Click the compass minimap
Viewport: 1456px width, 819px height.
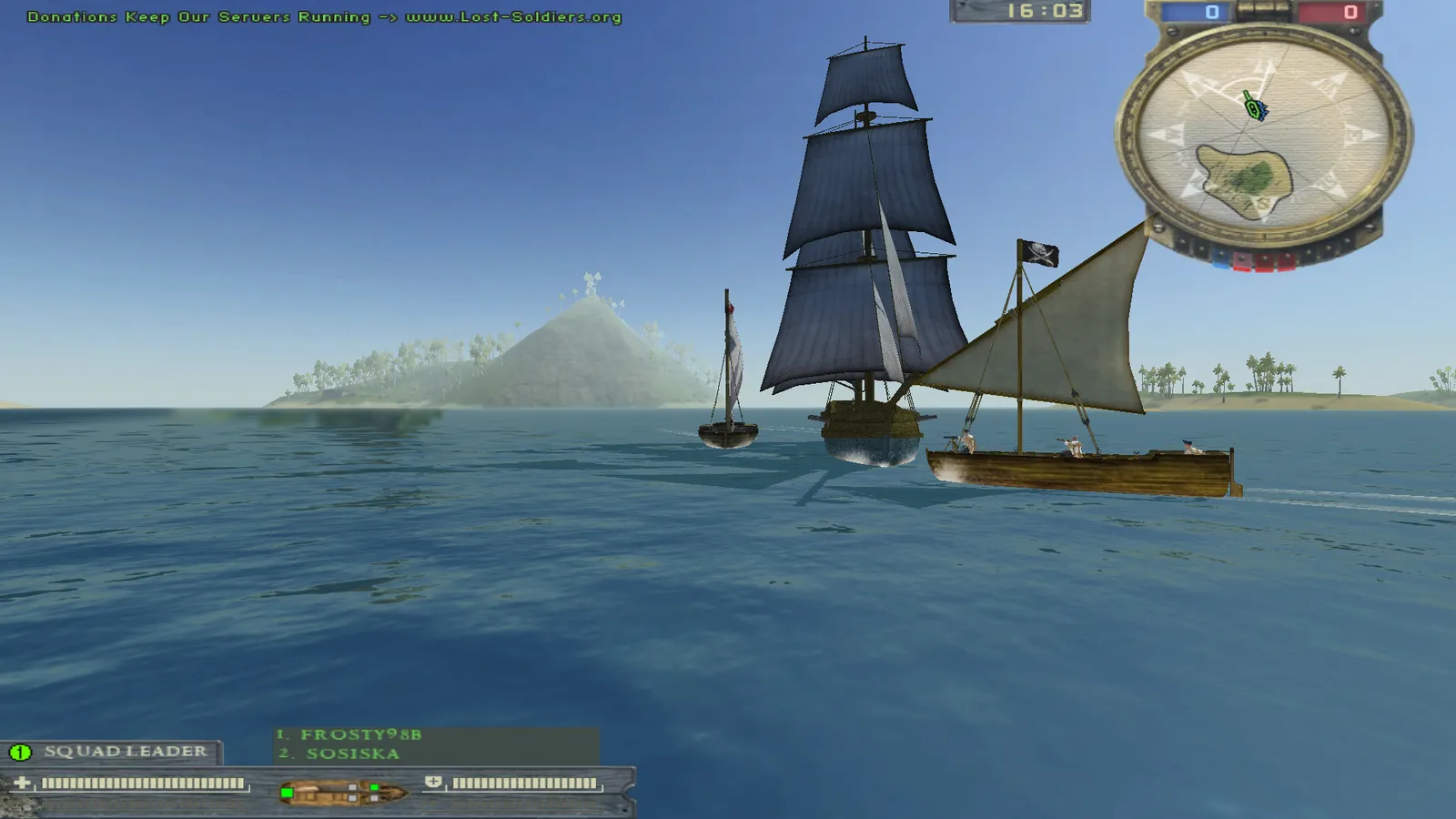click(x=1263, y=136)
